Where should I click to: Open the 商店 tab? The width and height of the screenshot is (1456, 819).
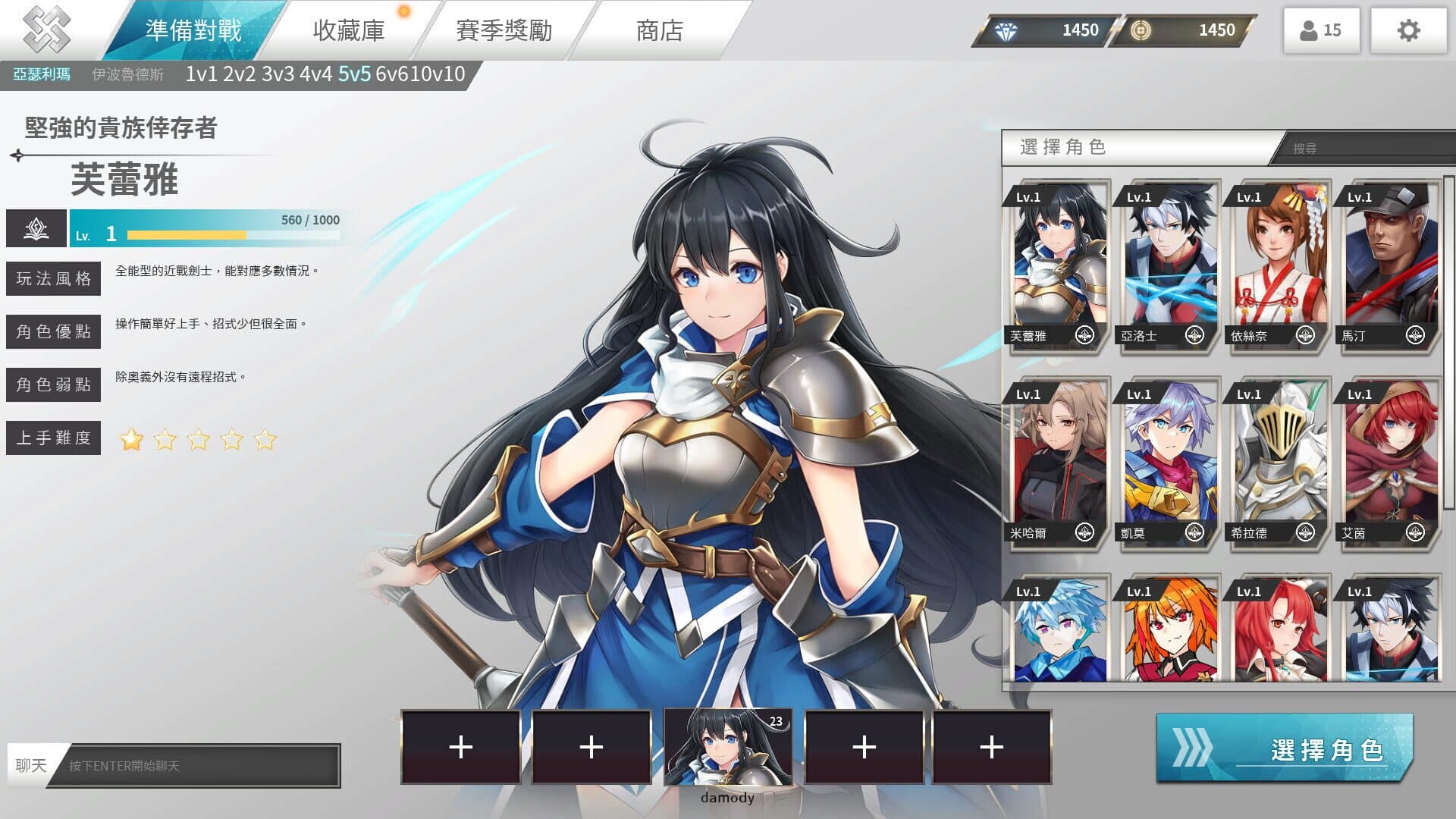659,30
